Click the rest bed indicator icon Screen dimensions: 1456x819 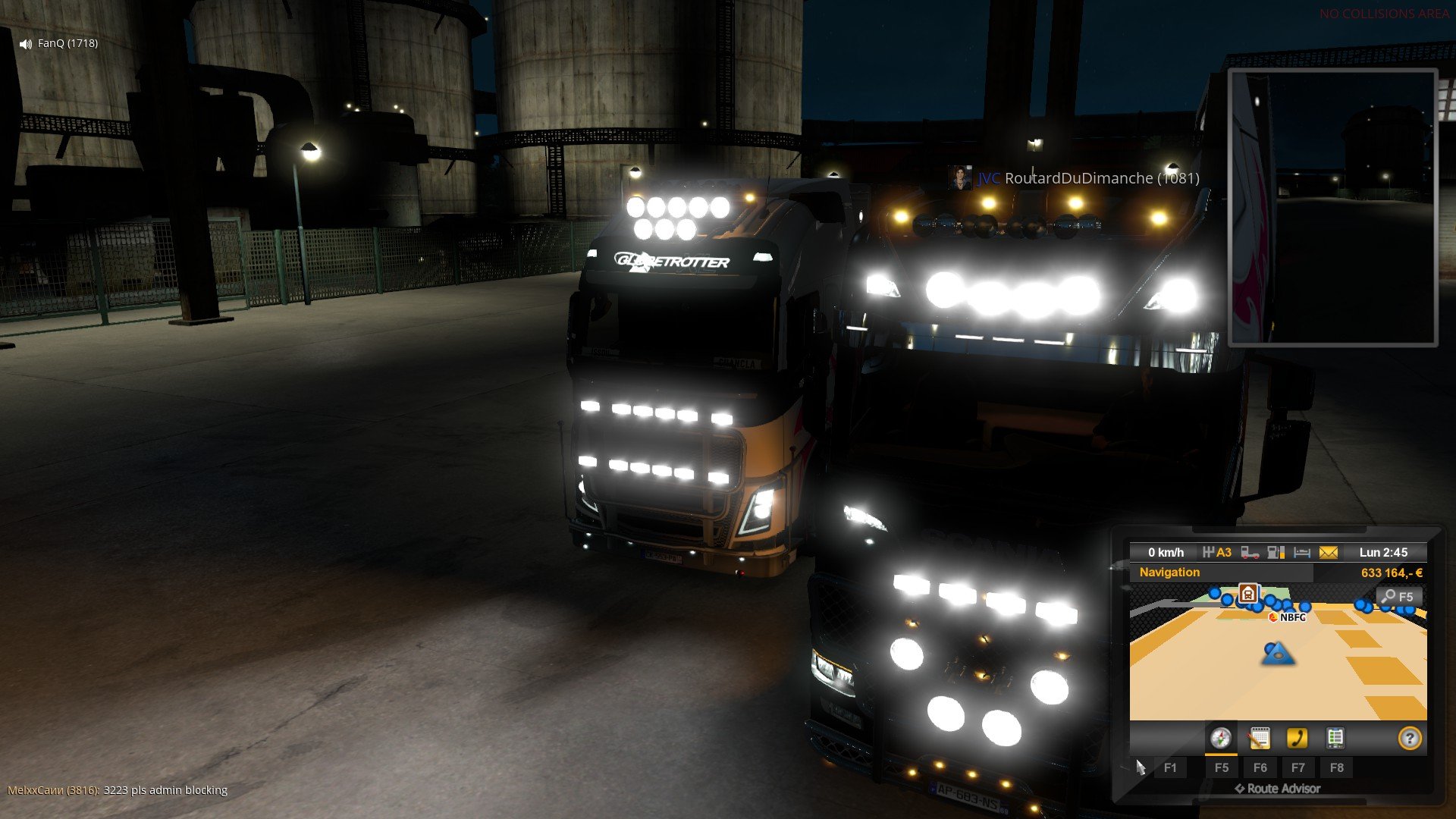point(1302,553)
